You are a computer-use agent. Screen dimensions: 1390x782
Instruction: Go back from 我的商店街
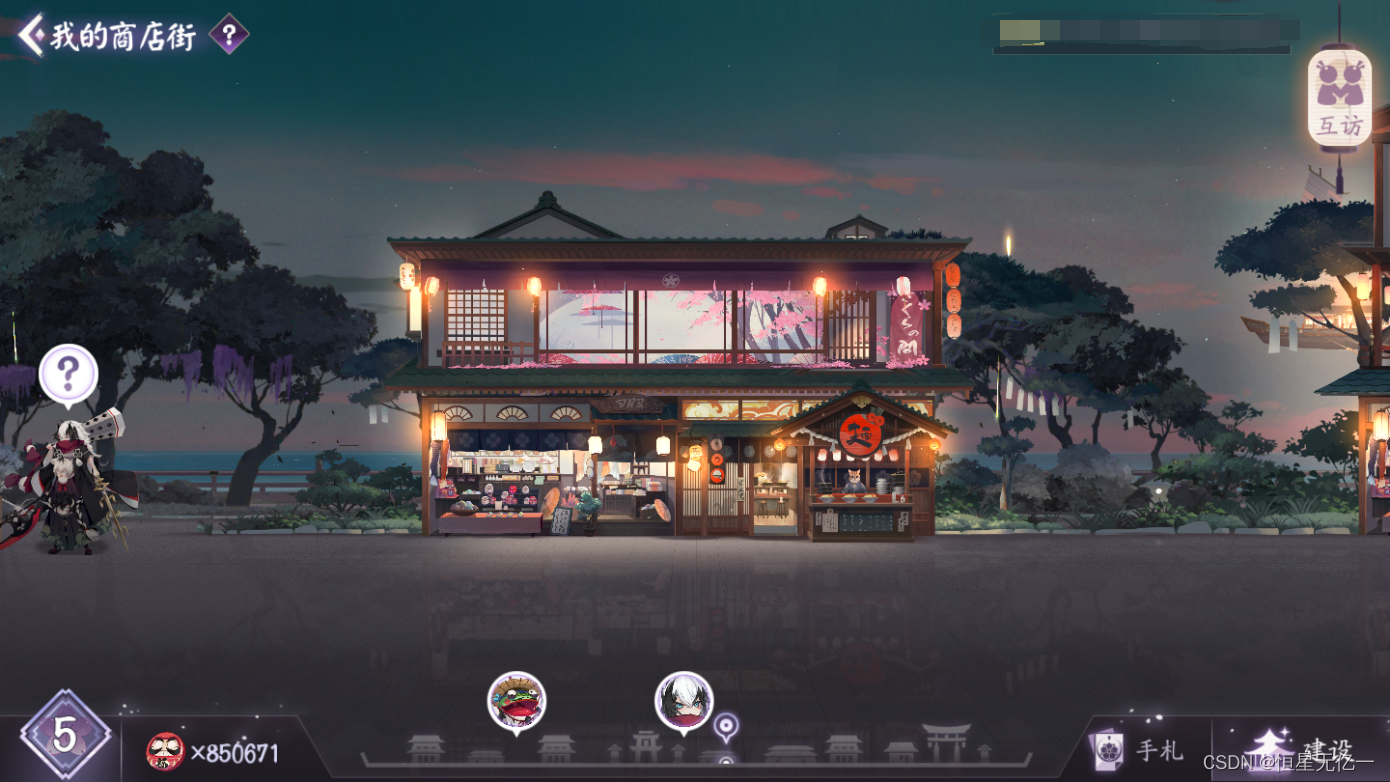31,35
